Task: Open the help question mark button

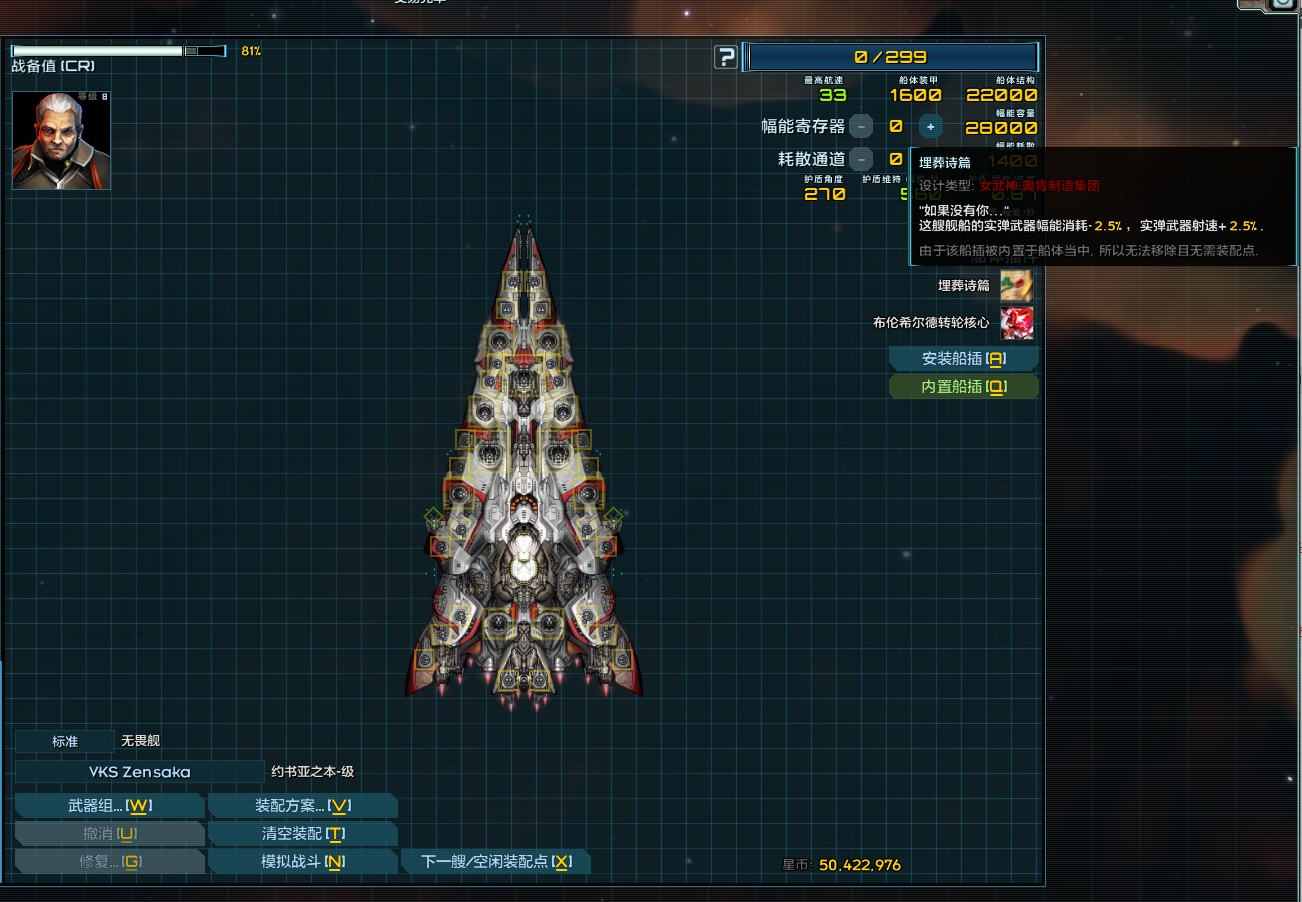Action: coord(726,58)
